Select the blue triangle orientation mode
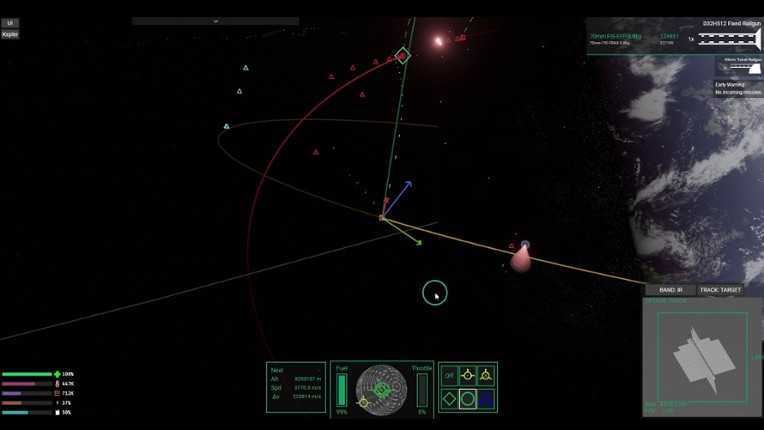This screenshot has width=764, height=430. pos(485,398)
